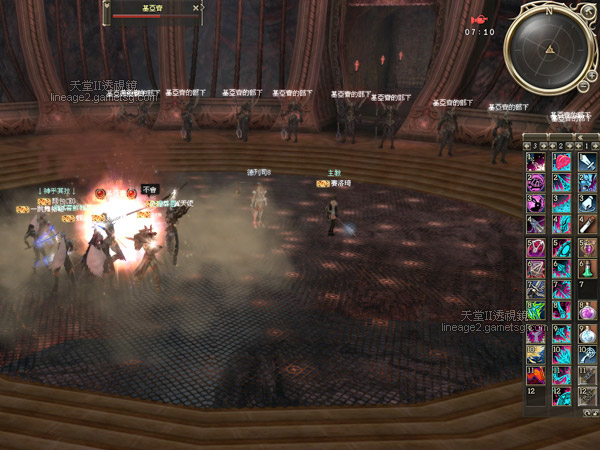
Task: Use the brown scroll item in slot 4
Action: (x=586, y=225)
